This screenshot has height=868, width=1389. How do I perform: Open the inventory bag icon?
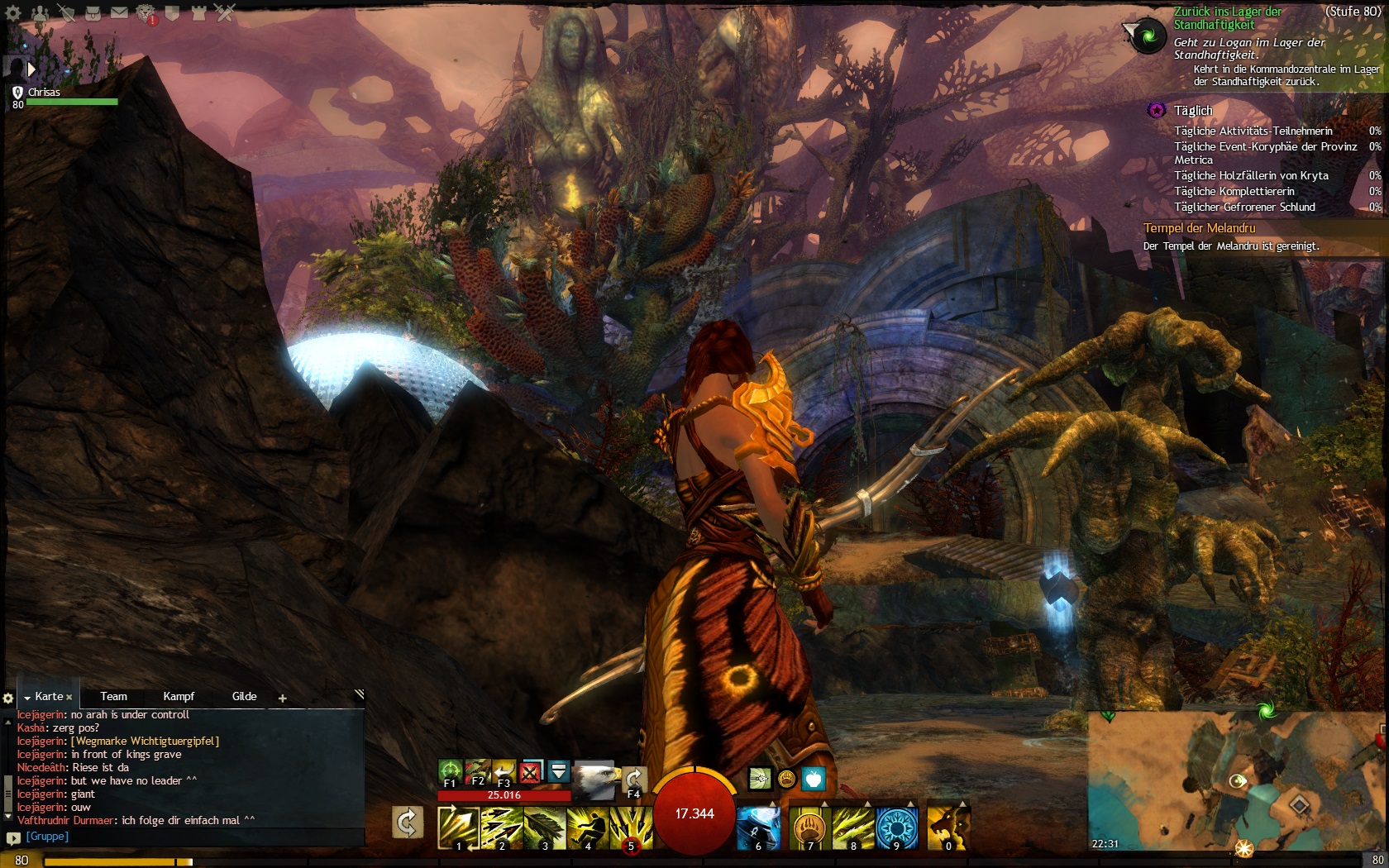[93, 13]
